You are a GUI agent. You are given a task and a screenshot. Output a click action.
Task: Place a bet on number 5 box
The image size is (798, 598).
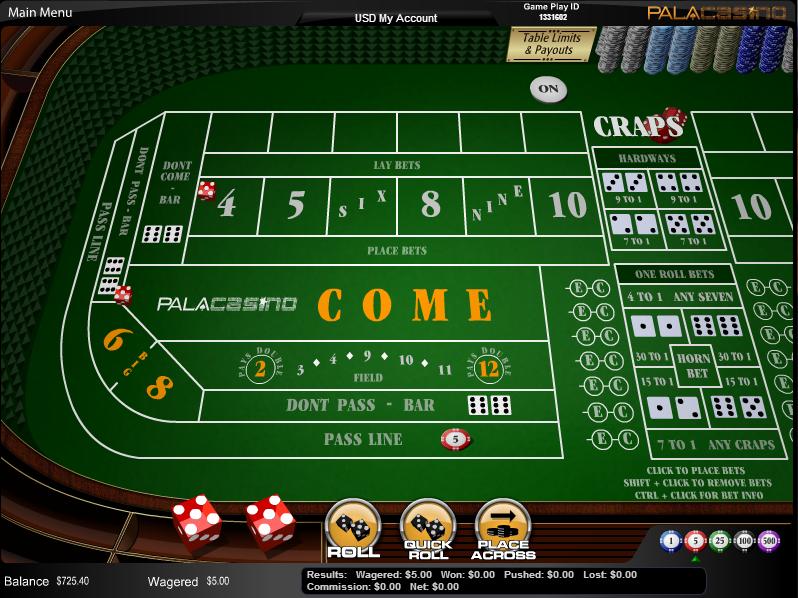295,205
